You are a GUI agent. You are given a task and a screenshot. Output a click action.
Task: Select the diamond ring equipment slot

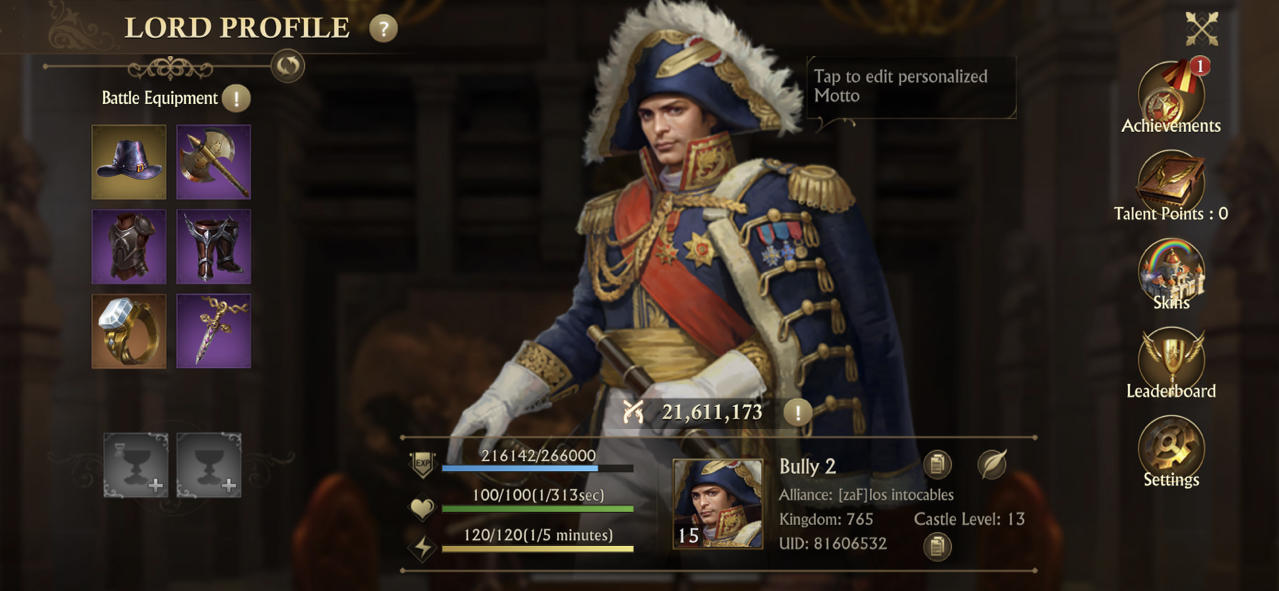tap(129, 331)
